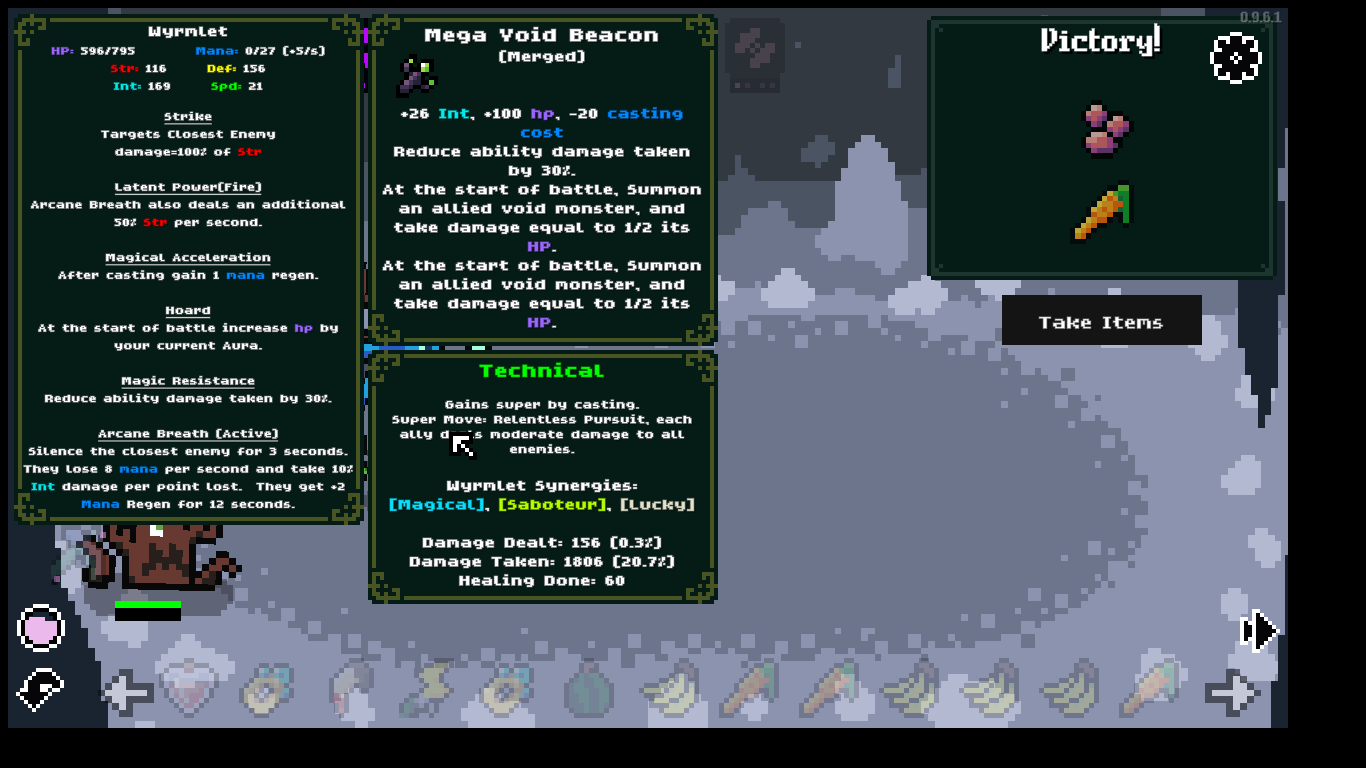Select the watermelon inventory item
Screen dimensions: 1366x768
pos(590,690)
